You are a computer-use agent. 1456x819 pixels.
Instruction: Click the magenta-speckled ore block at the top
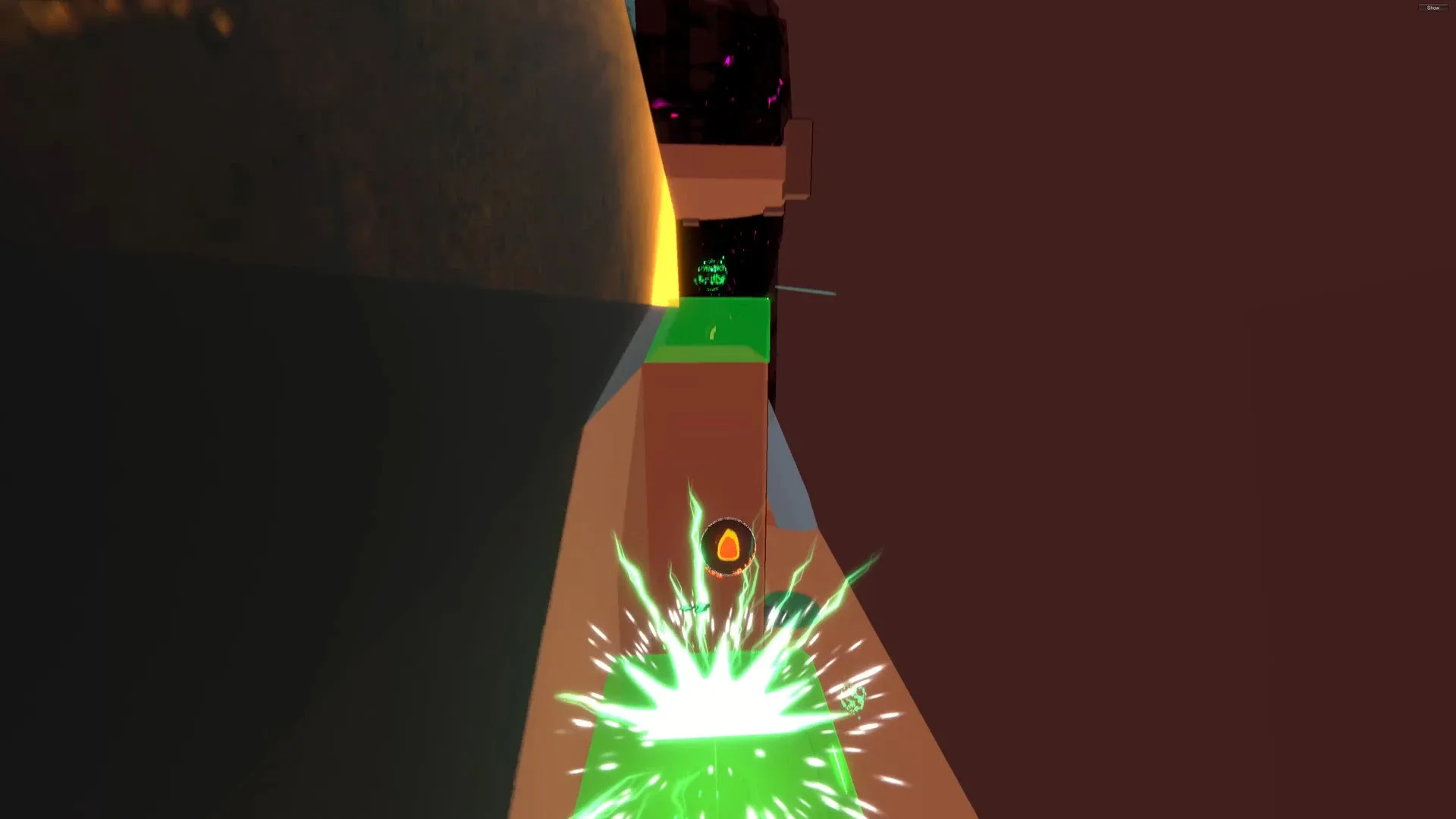(720, 76)
